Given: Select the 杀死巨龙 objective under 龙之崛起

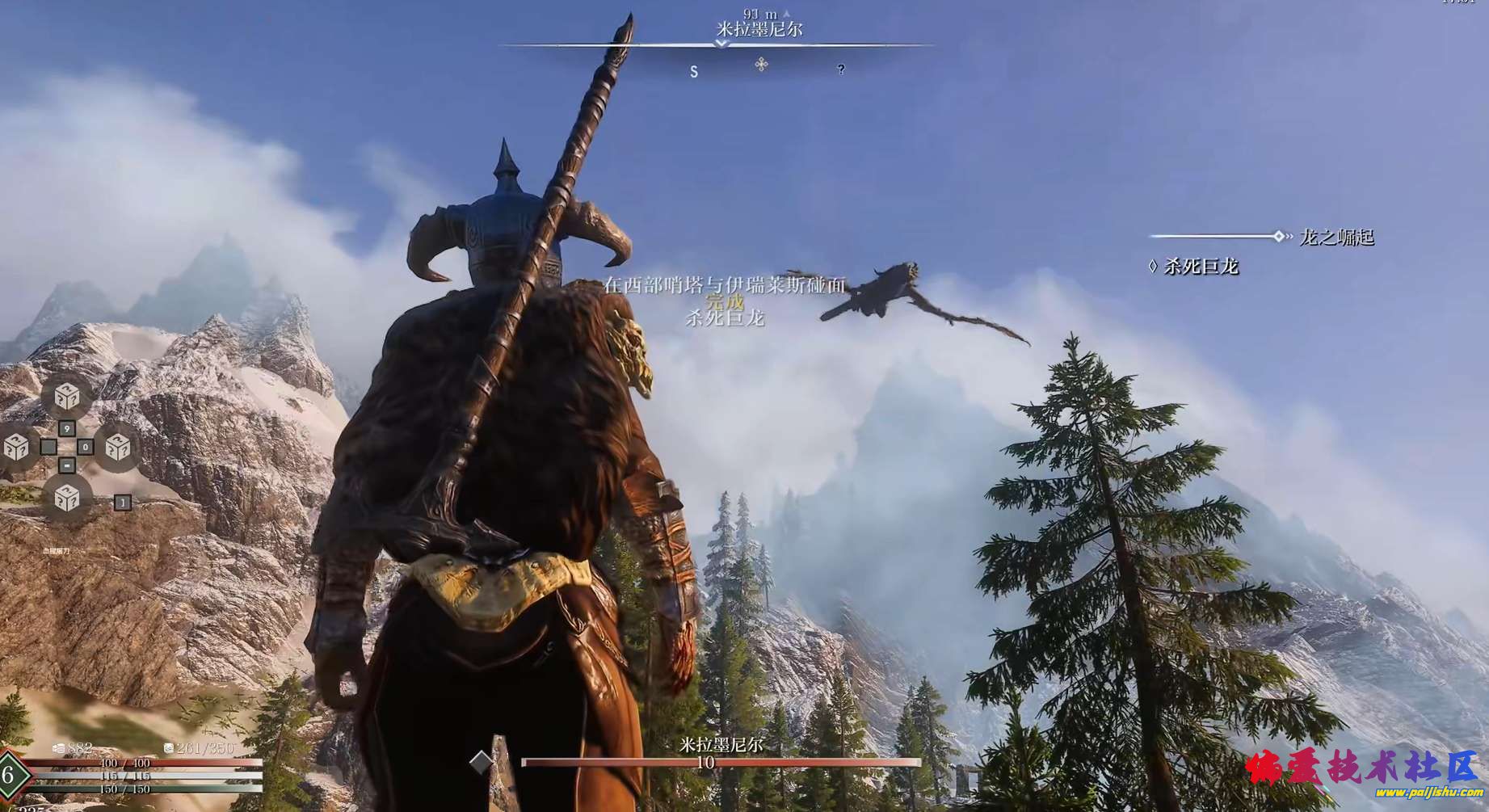Looking at the screenshot, I should pos(1201,267).
